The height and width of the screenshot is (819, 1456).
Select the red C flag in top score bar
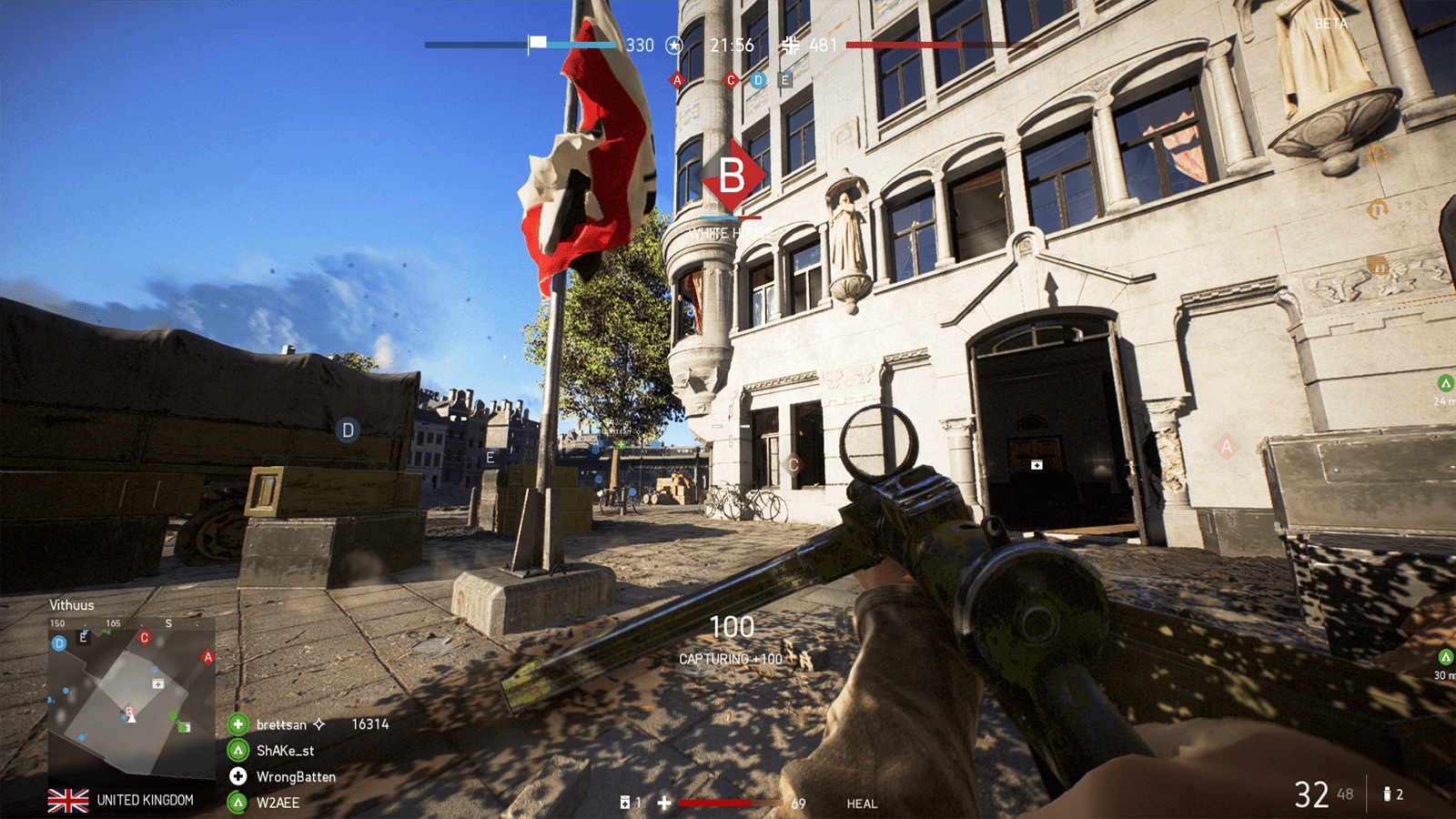click(x=730, y=80)
